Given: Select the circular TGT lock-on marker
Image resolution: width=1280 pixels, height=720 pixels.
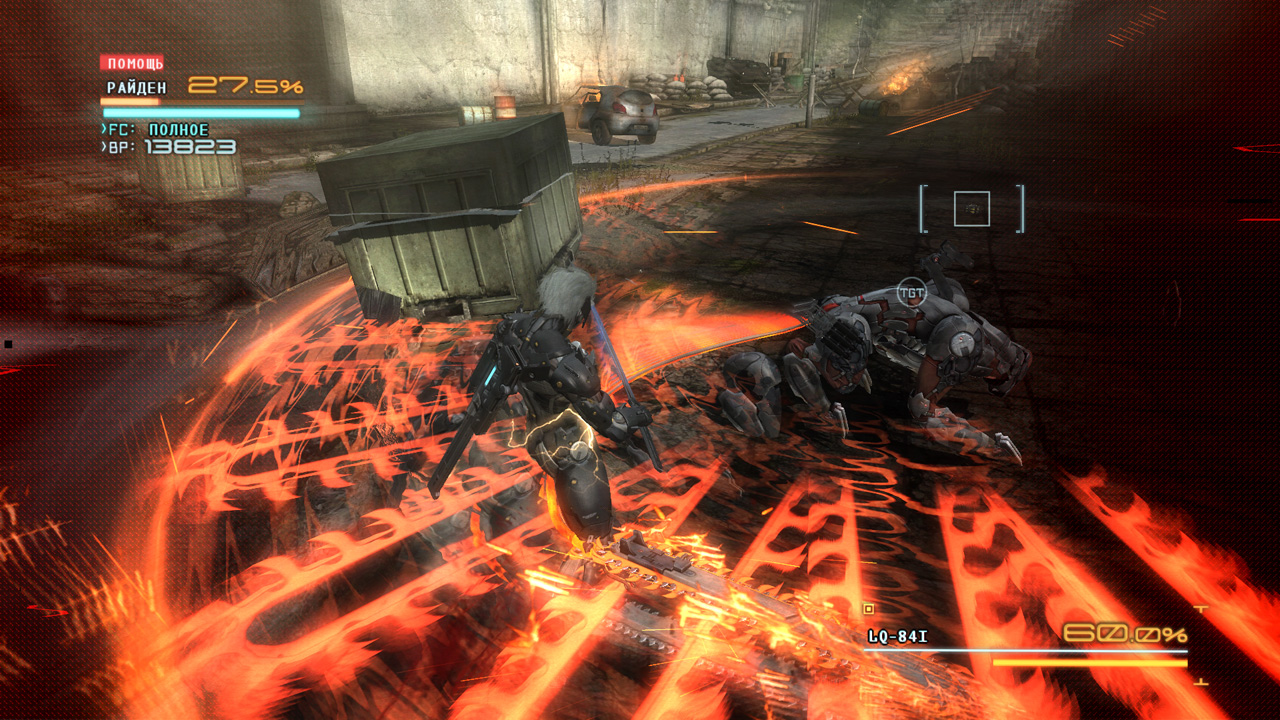Looking at the screenshot, I should point(911,292).
